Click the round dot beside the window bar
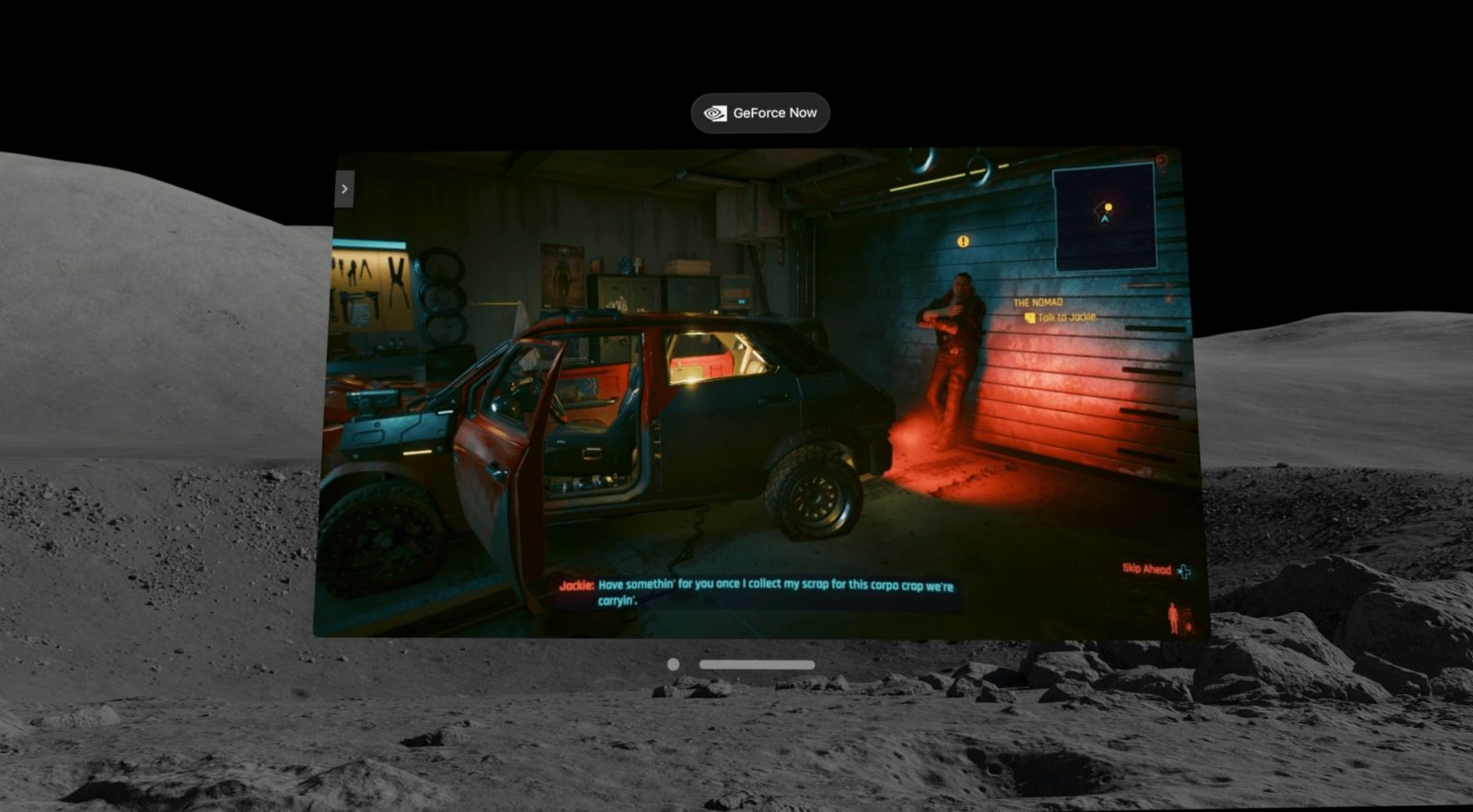Image resolution: width=1473 pixels, height=812 pixels. click(673, 665)
